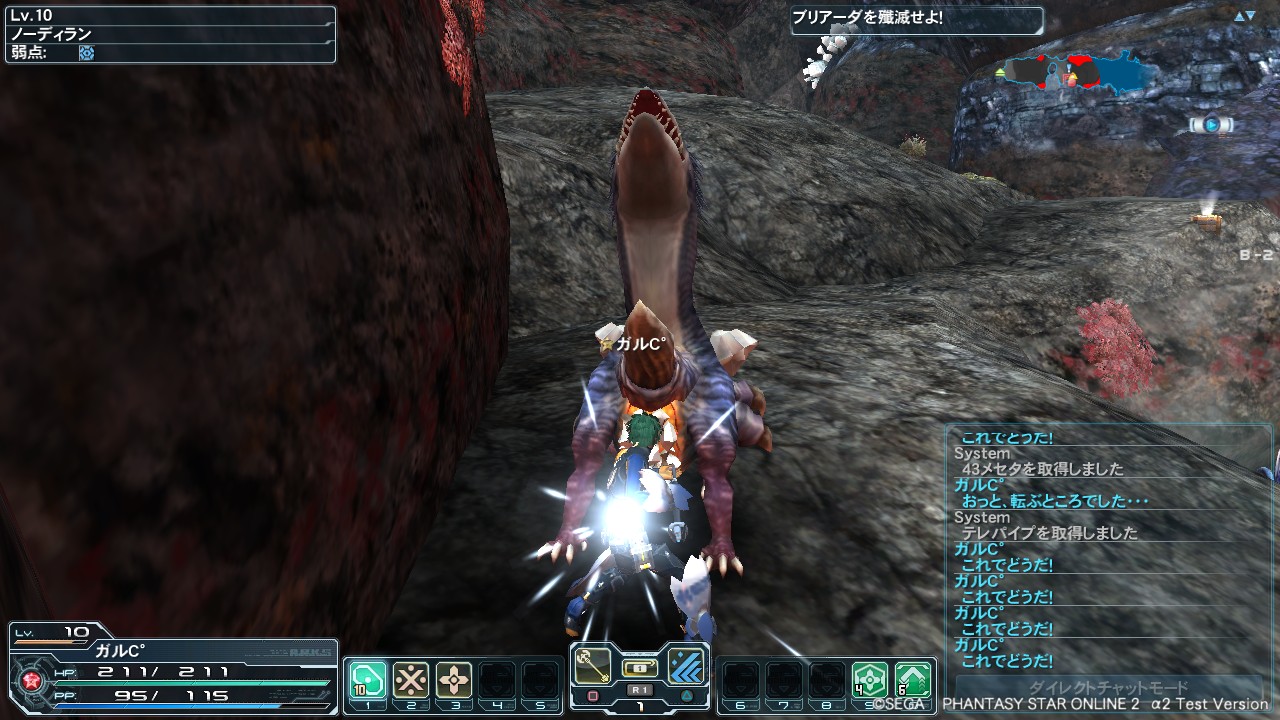Viewport: 1280px width, 720px height.
Task: Select the player status panel
Action: (173, 668)
